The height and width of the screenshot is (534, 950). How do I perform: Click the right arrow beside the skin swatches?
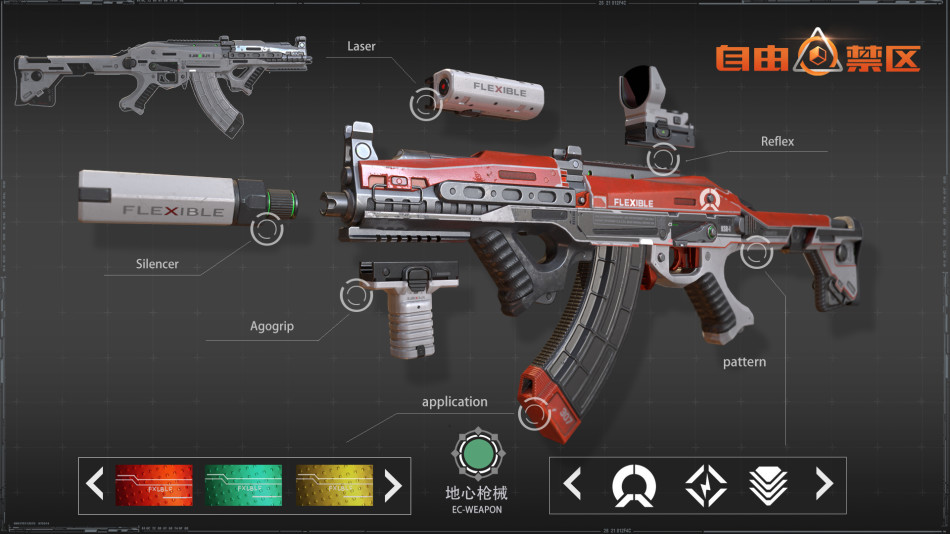pyautogui.click(x=393, y=485)
